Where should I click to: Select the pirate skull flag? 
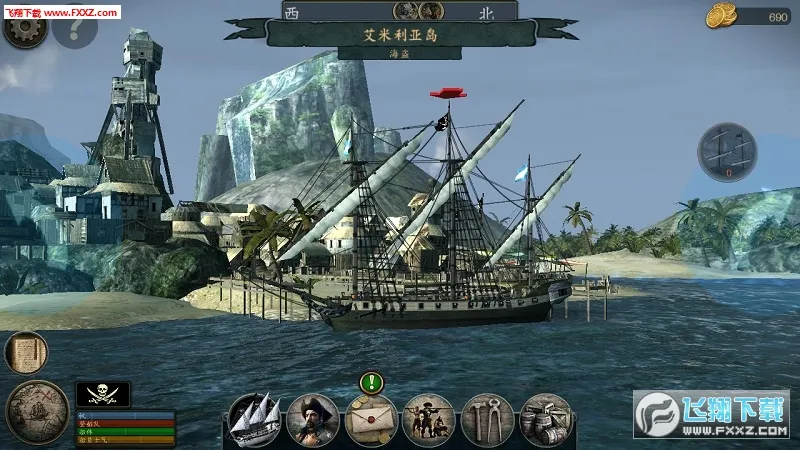(x=103, y=393)
